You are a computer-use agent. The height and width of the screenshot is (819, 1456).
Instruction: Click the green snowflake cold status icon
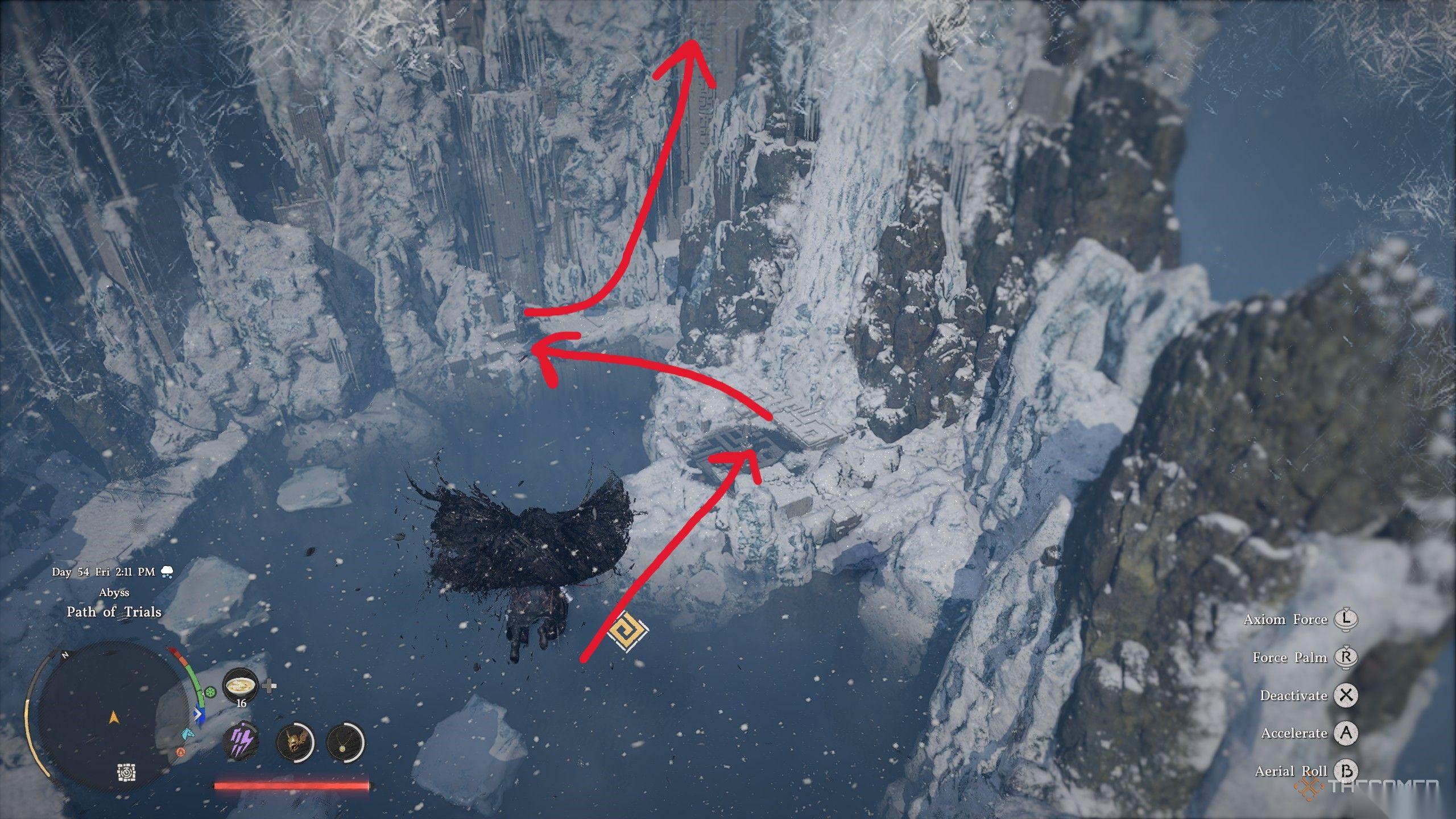pos(211,692)
